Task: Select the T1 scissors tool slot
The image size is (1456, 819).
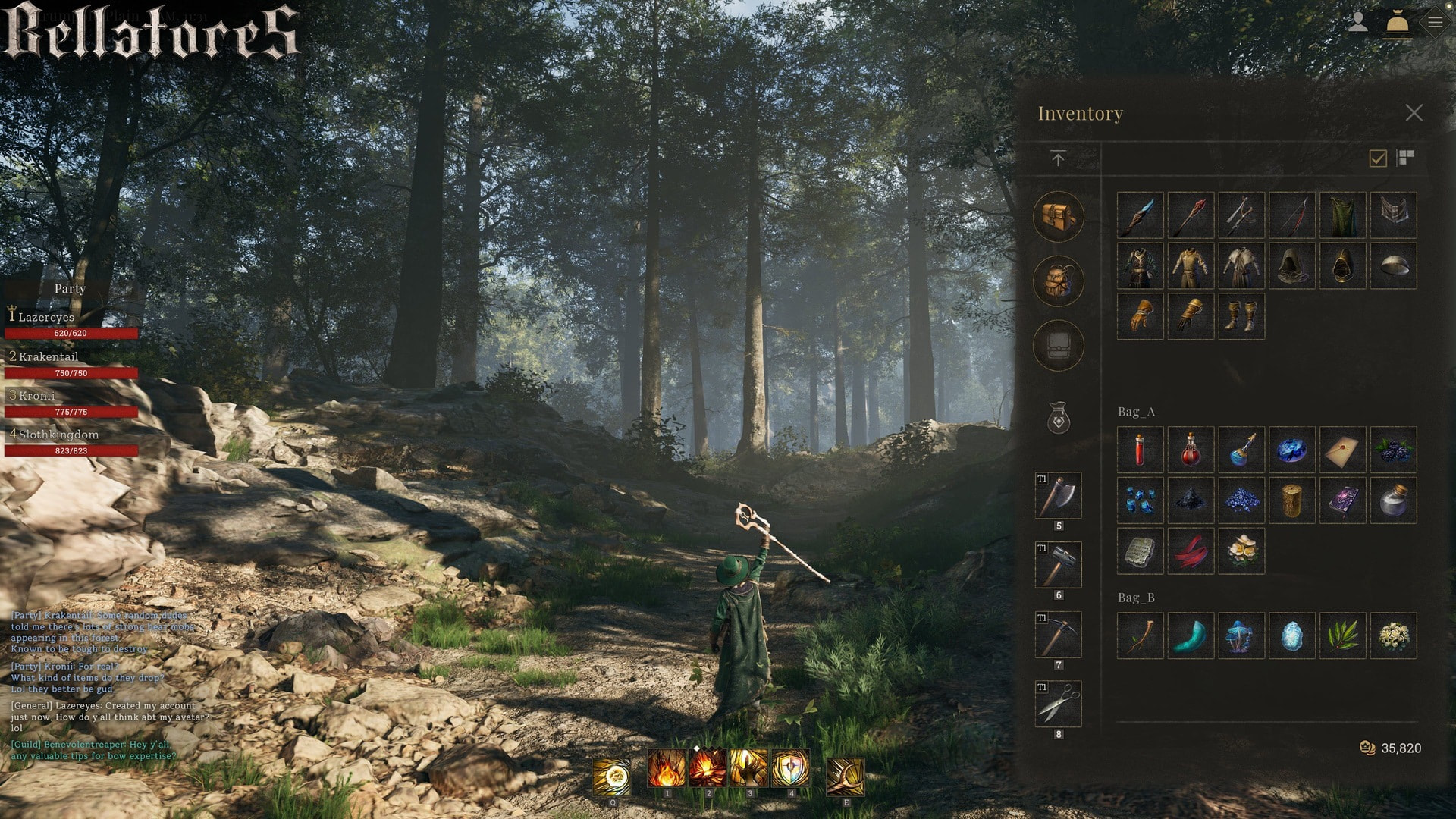Action: tap(1058, 704)
